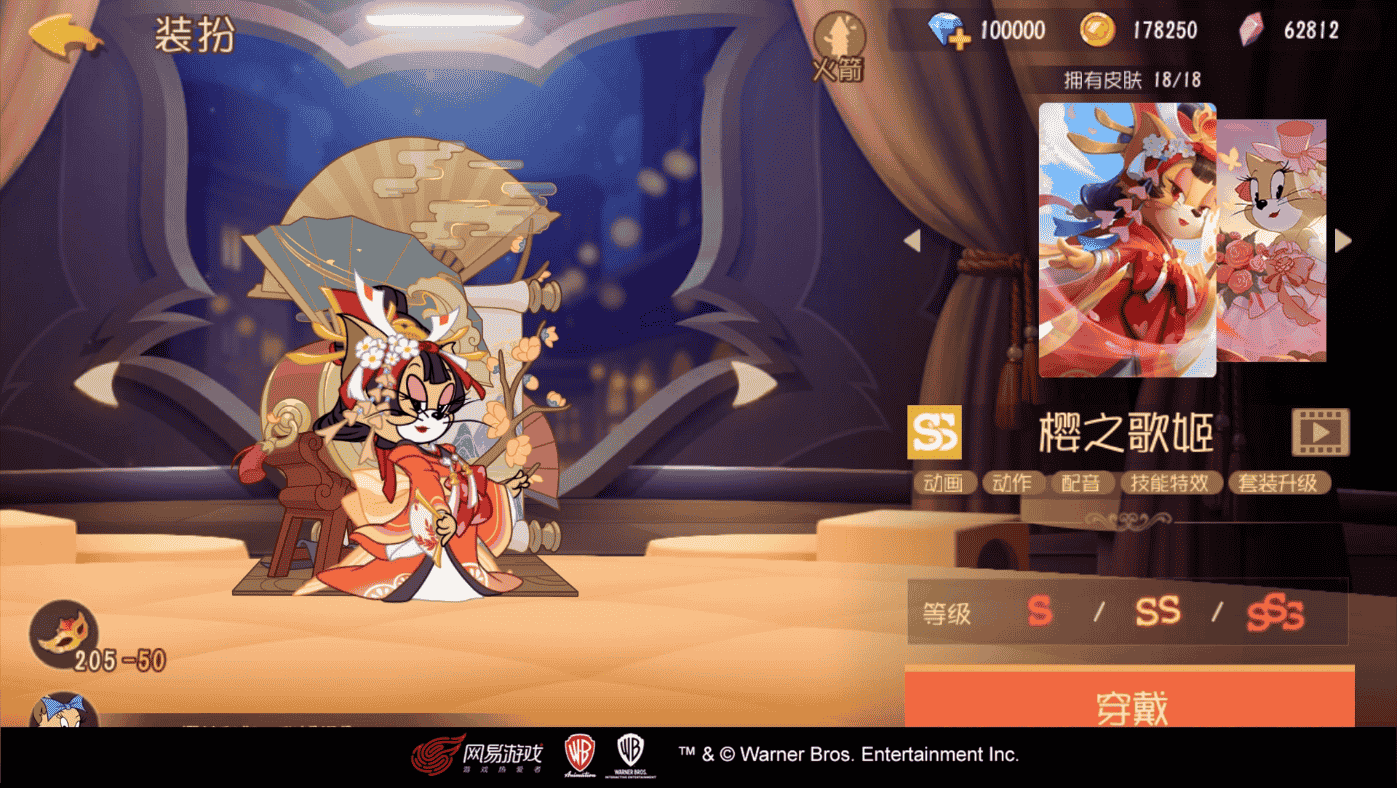Open the 套装升级 set upgrade section
1397x788 pixels.
1279,482
